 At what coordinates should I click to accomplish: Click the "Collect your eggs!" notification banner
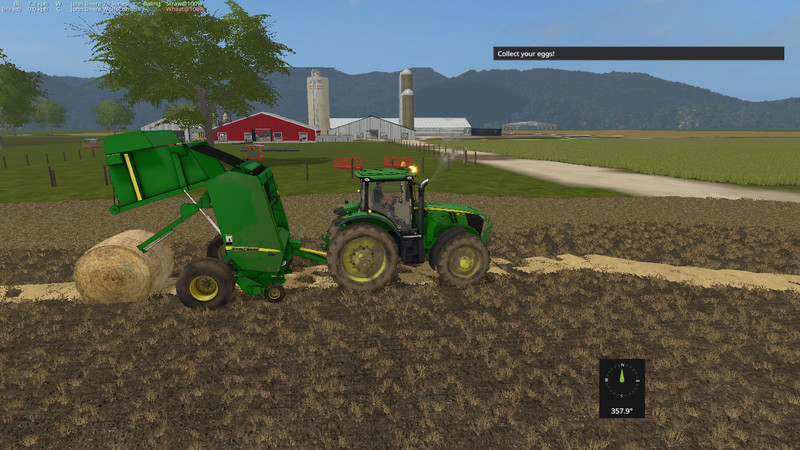[x=638, y=53]
